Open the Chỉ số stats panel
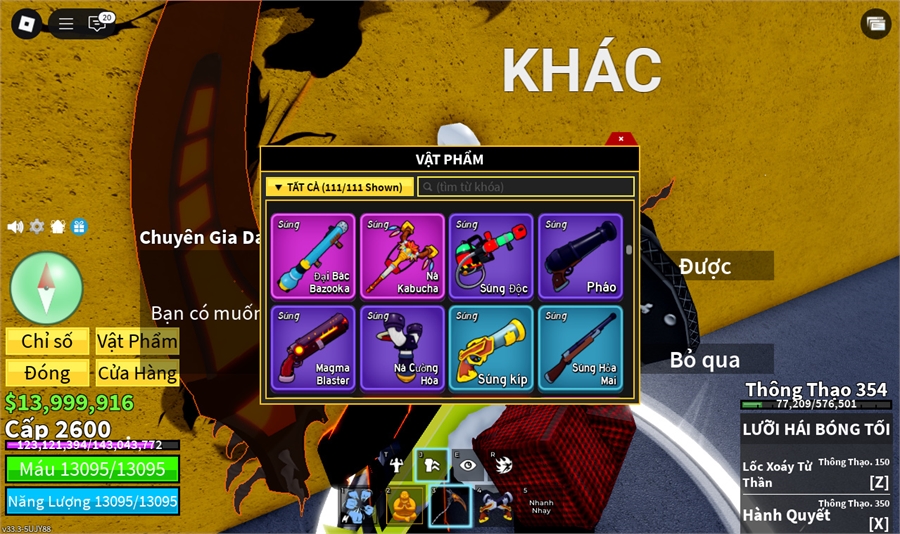The height and width of the screenshot is (534, 900). 47,341
